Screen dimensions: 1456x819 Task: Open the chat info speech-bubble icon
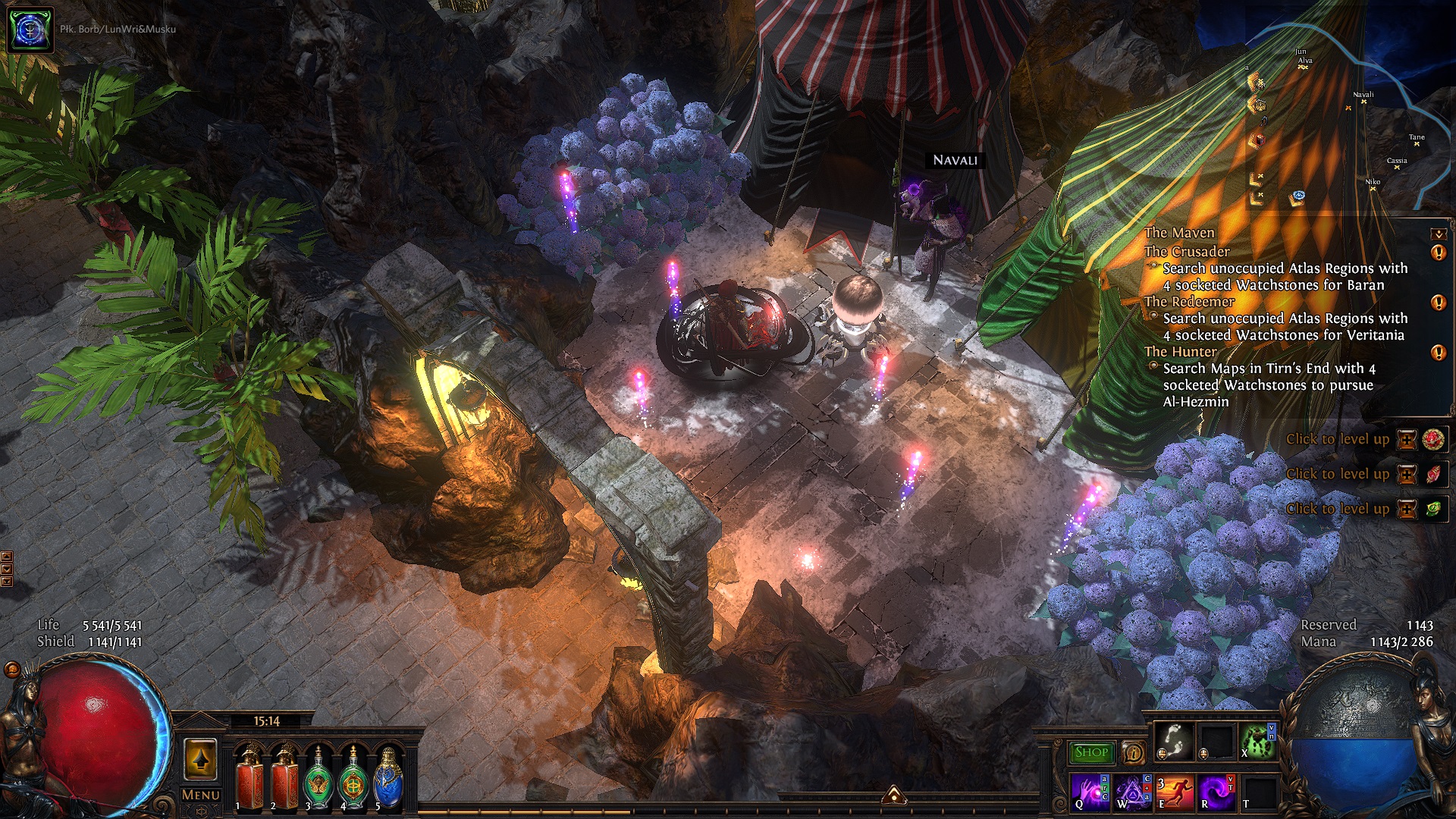click(1133, 753)
